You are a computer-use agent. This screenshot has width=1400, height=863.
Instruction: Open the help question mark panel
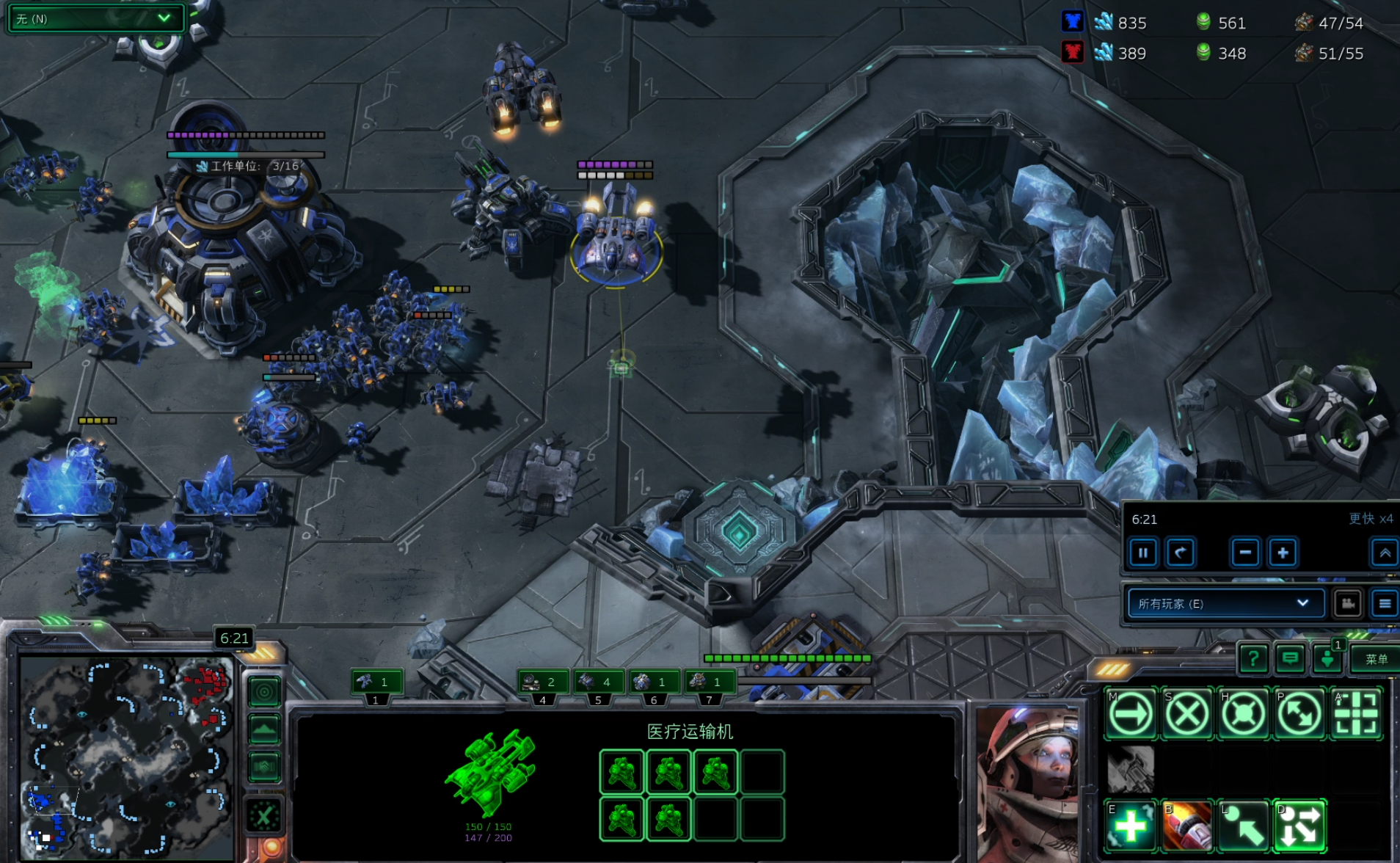tap(1253, 659)
